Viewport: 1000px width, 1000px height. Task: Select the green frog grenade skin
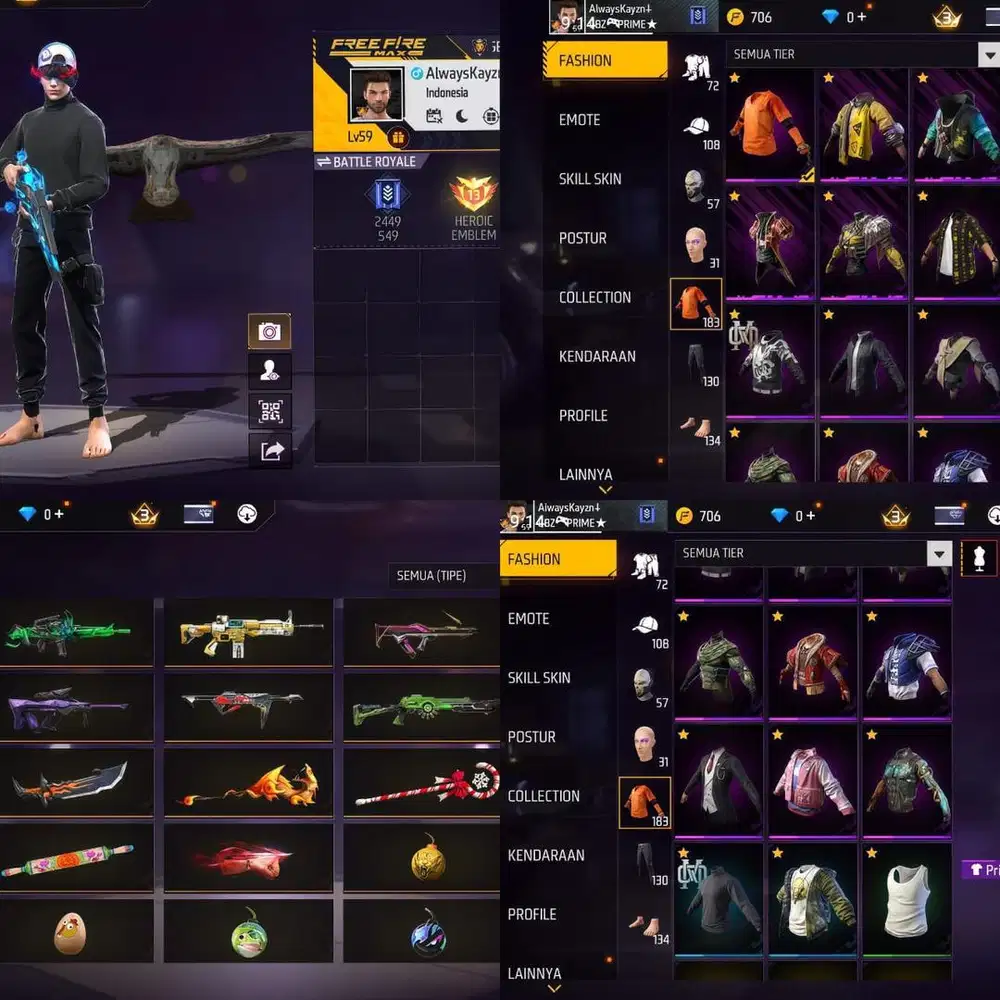[x=248, y=932]
